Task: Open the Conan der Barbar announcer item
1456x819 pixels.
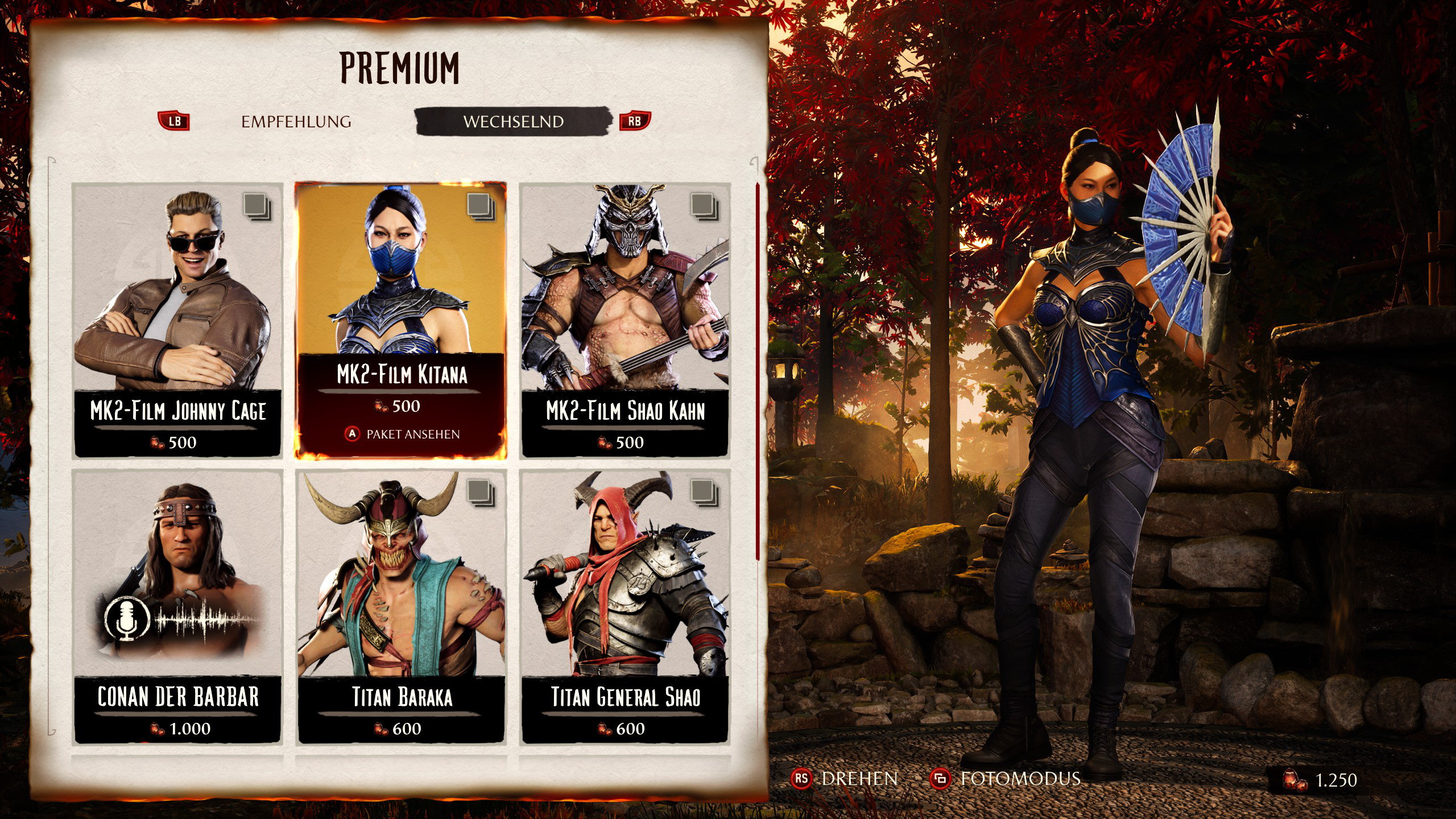Action: (177, 606)
